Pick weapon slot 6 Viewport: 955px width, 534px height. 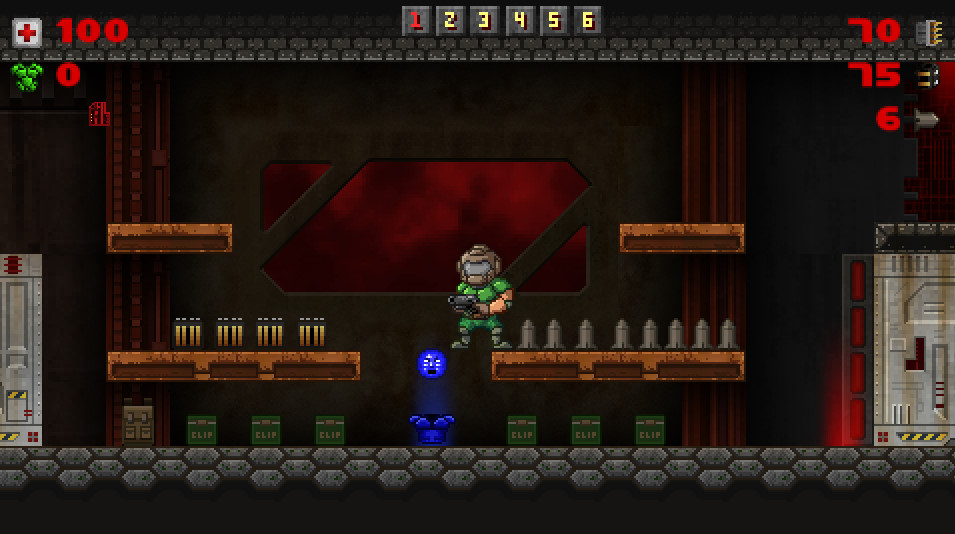pos(587,20)
